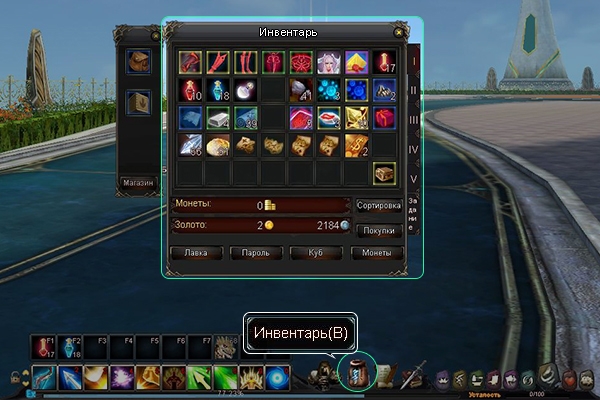Screen dimensions: 600x400
Task: Switch to inventory page II
Action: 414,90
